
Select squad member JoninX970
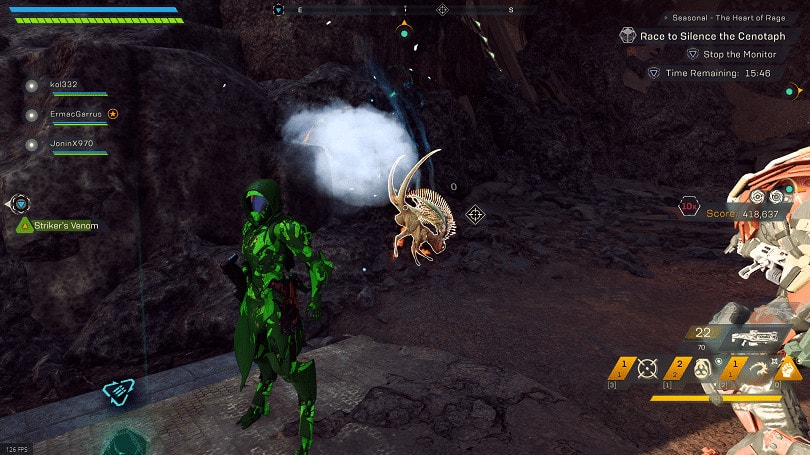tap(70, 144)
